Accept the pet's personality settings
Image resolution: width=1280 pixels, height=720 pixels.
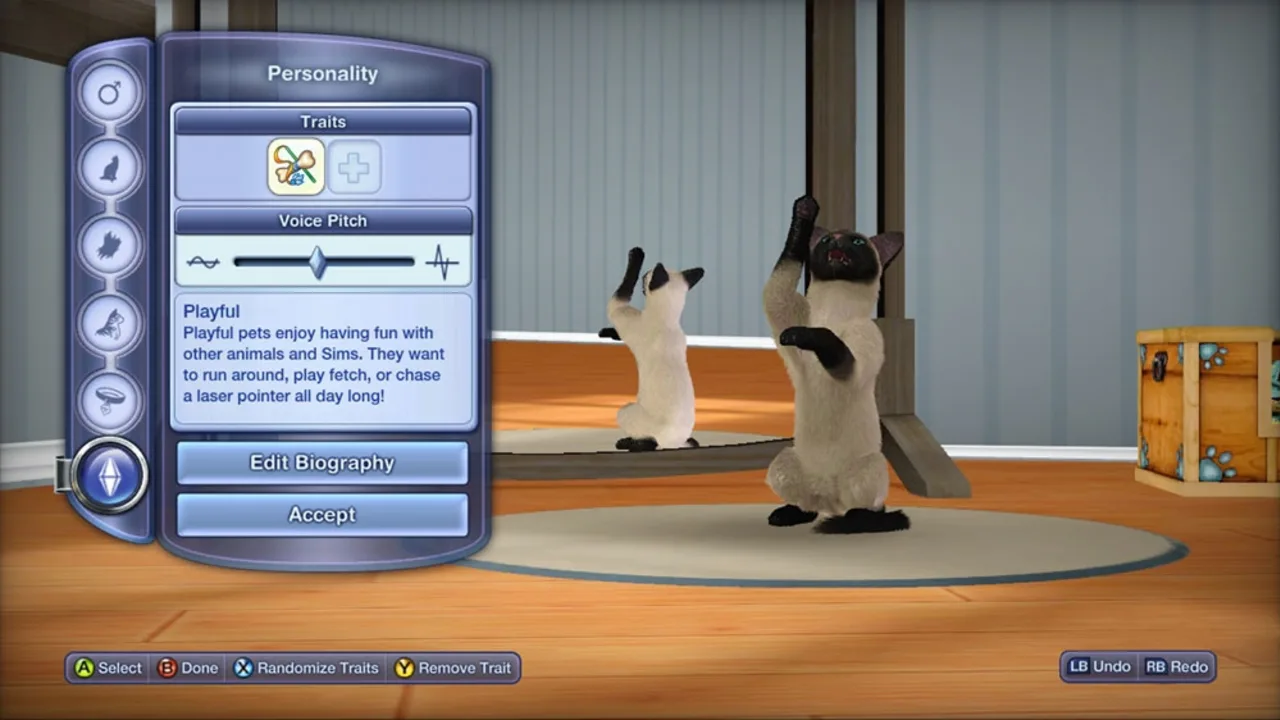tap(322, 515)
